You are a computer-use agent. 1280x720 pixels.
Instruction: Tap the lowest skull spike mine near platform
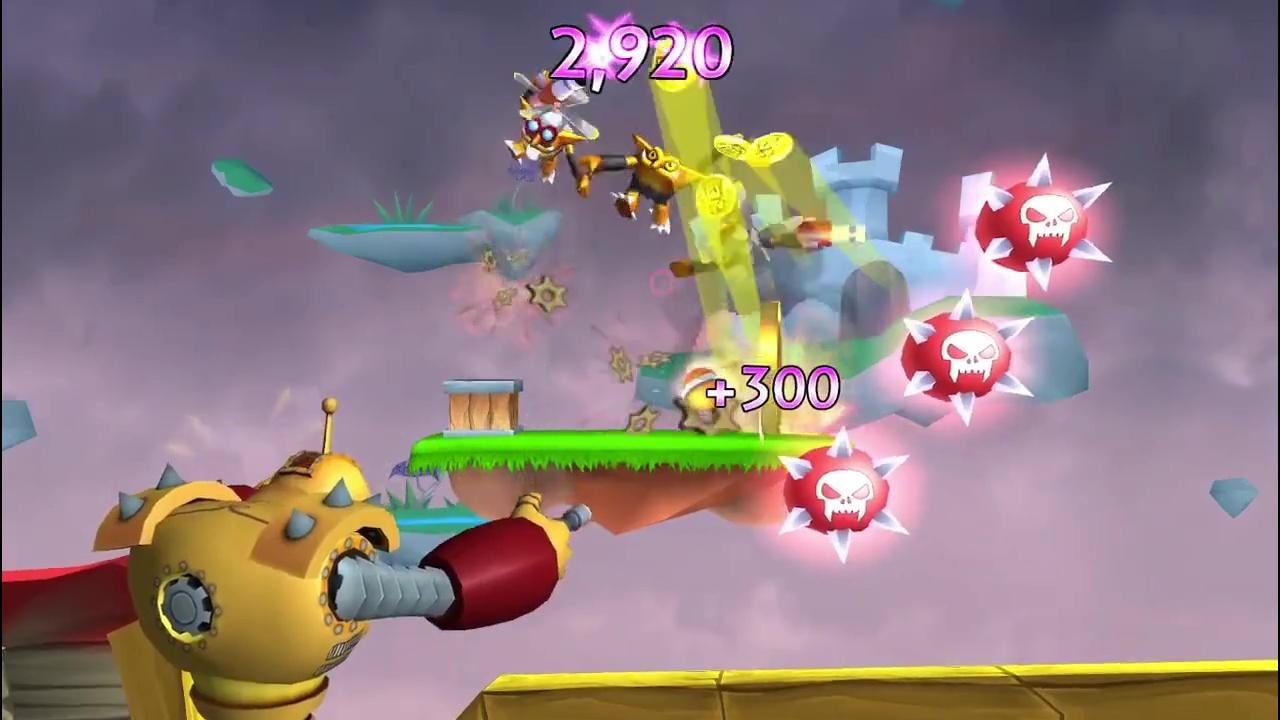(x=845, y=495)
